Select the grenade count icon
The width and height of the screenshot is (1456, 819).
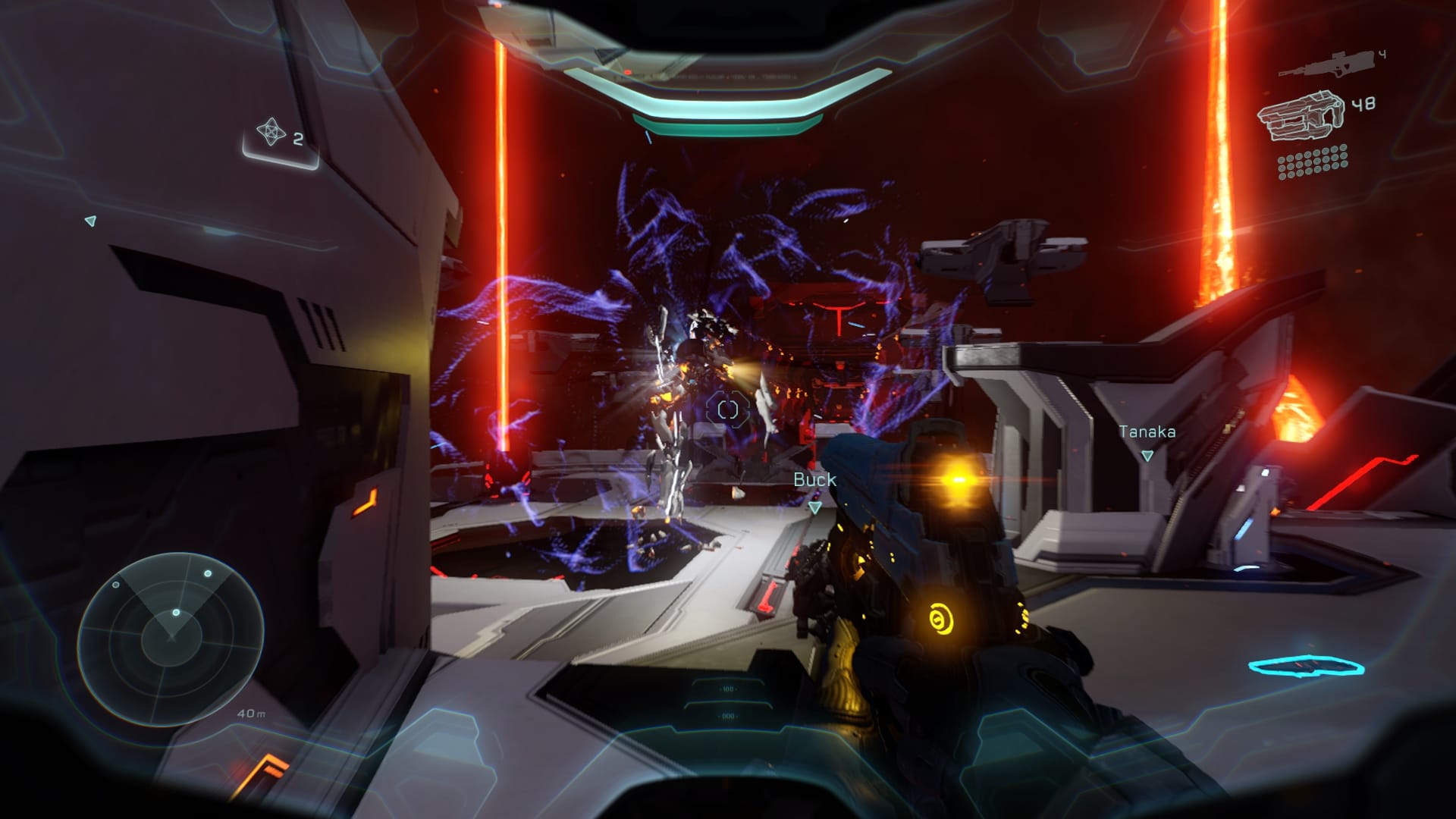coord(271,133)
